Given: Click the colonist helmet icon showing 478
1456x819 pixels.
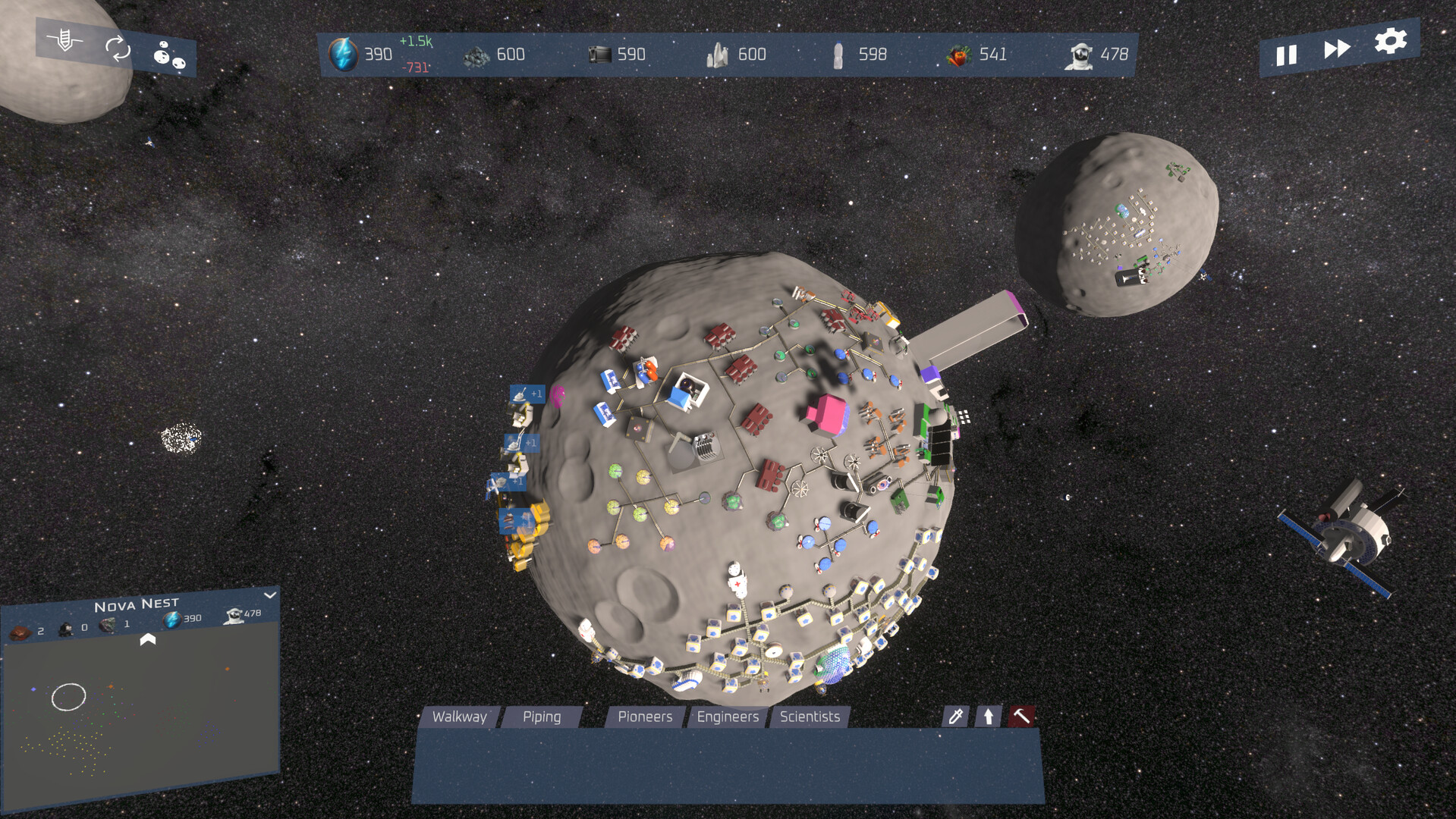Looking at the screenshot, I should point(1080,54).
